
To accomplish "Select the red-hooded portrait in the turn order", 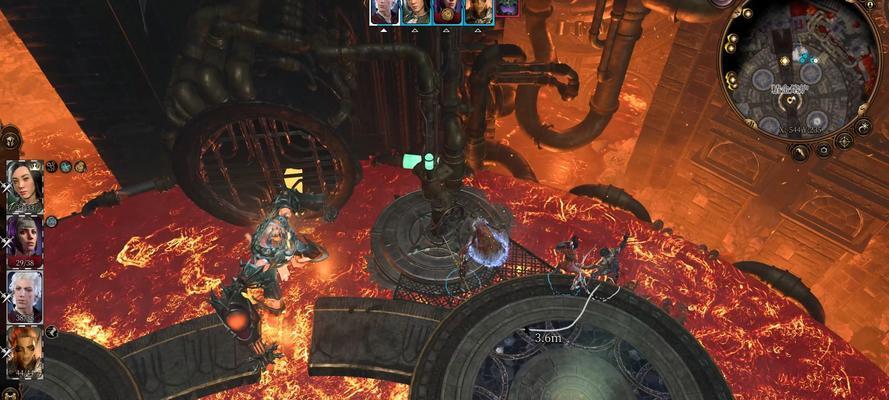I will [447, 10].
